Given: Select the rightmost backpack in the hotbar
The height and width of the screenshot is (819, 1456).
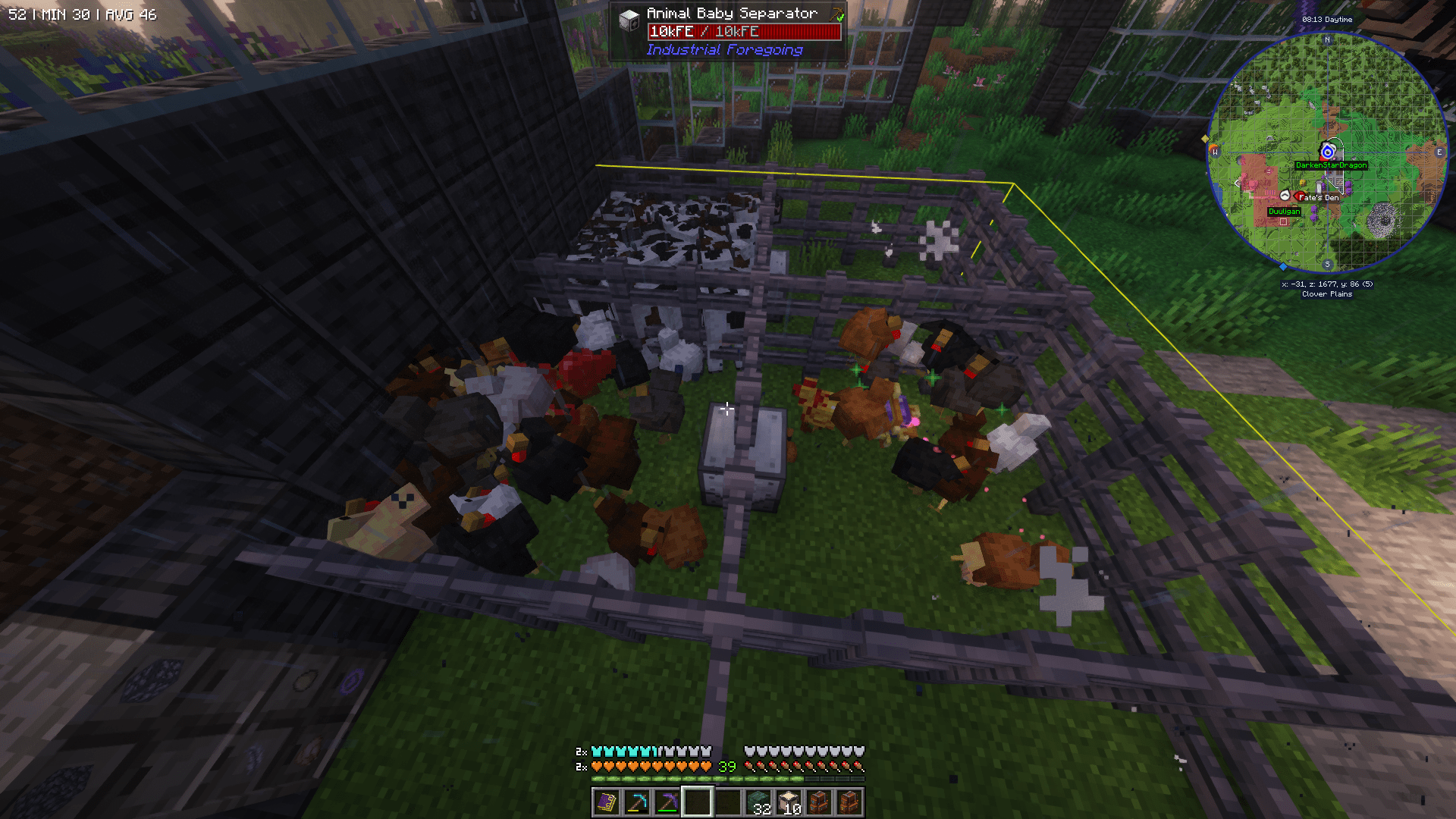Looking at the screenshot, I should coord(849,802).
